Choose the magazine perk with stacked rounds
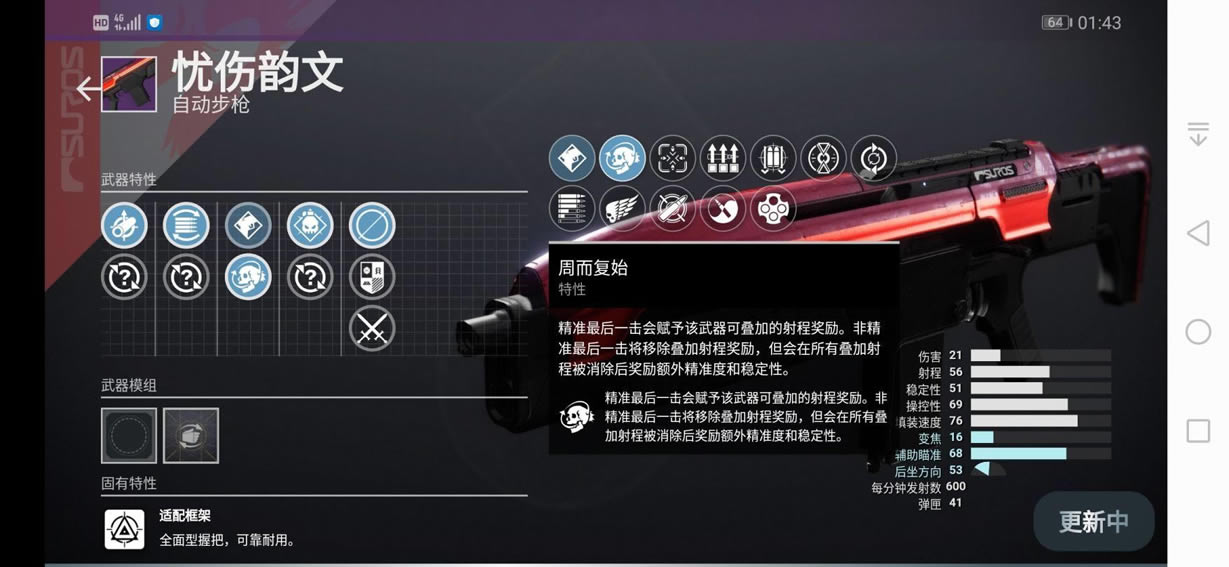The height and width of the screenshot is (567, 1229). tap(186, 226)
